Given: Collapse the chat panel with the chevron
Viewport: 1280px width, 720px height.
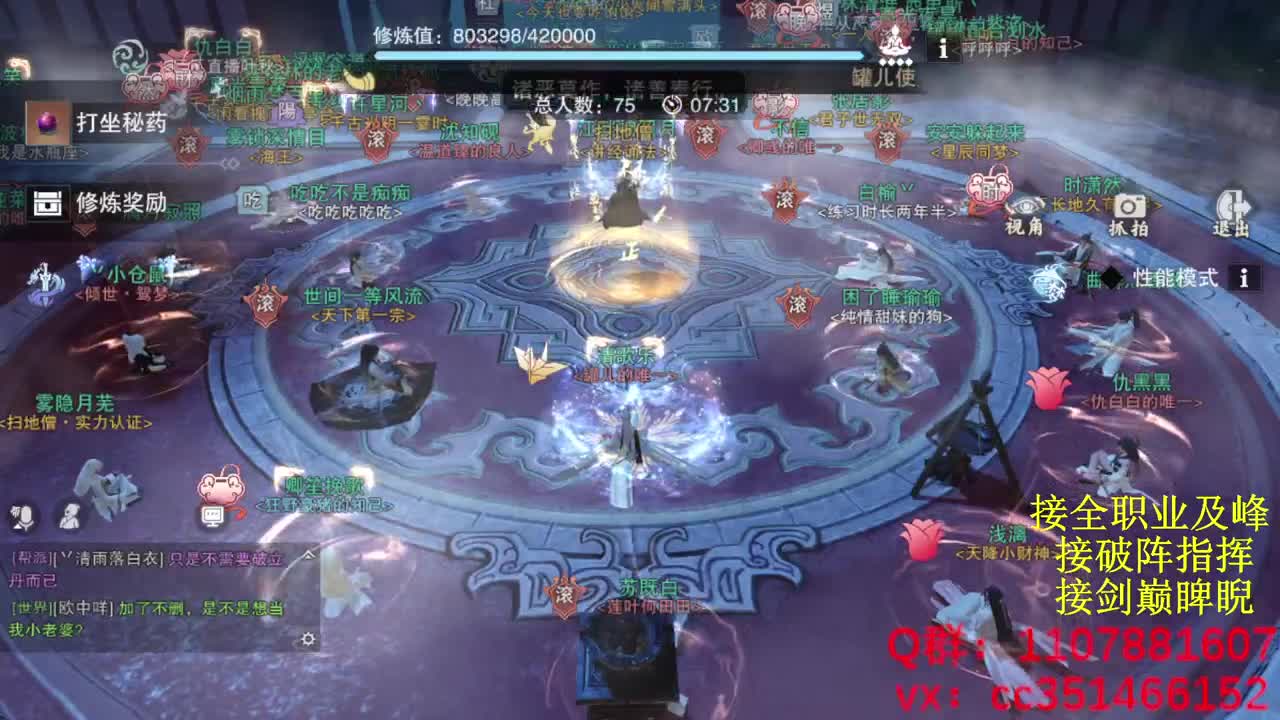Looking at the screenshot, I should [308, 556].
